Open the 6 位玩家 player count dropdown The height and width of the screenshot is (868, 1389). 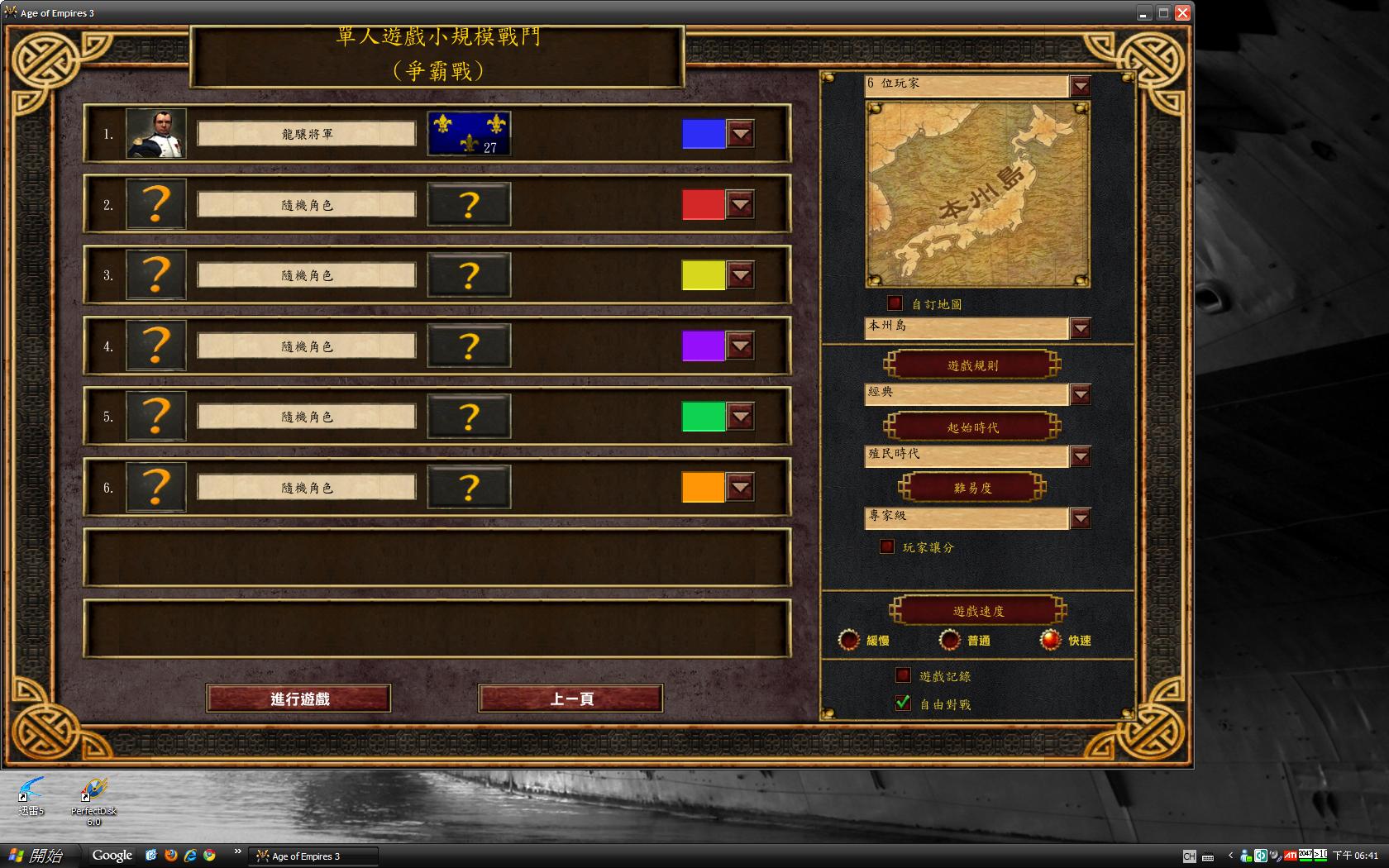click(x=1080, y=86)
